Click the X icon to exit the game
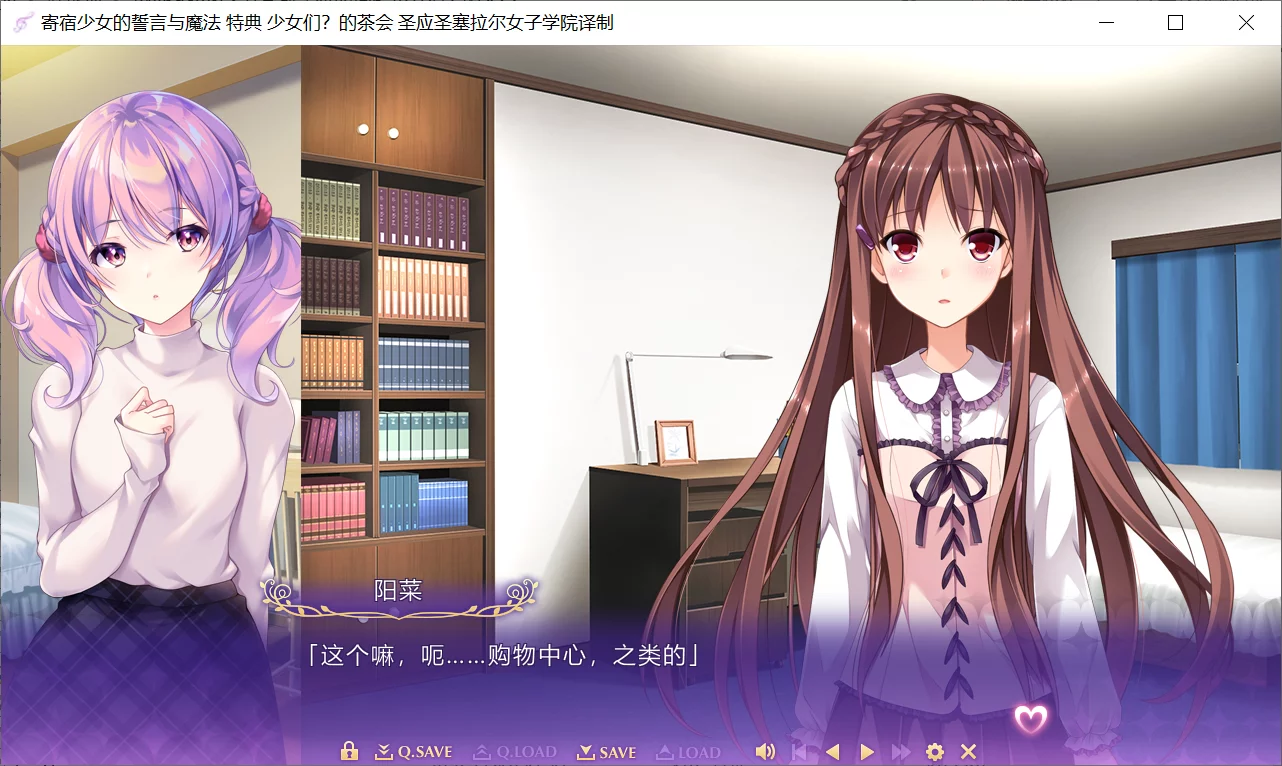1282x766 pixels. tap(966, 751)
